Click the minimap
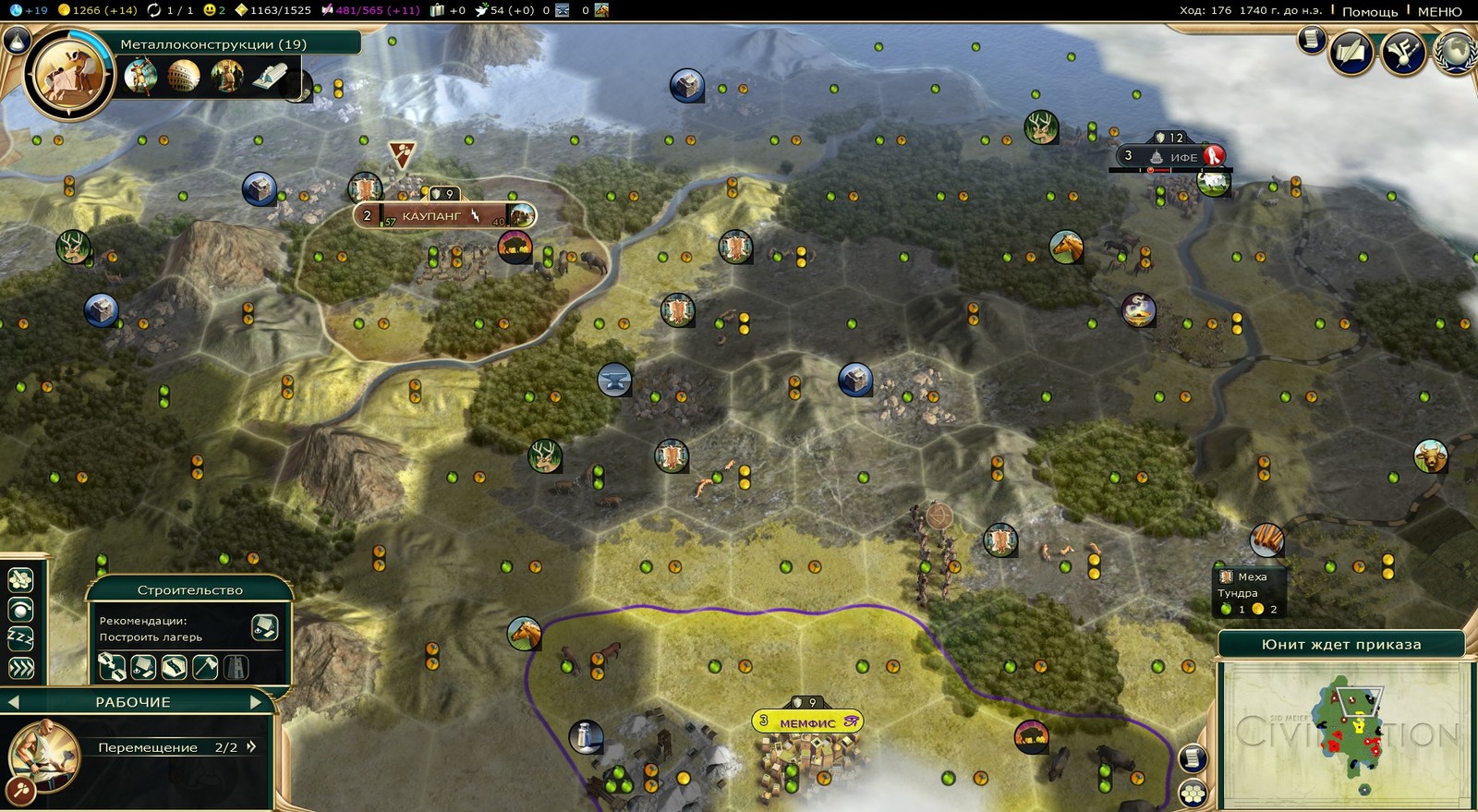Viewport: 1478px width, 812px height. (x=1344, y=734)
